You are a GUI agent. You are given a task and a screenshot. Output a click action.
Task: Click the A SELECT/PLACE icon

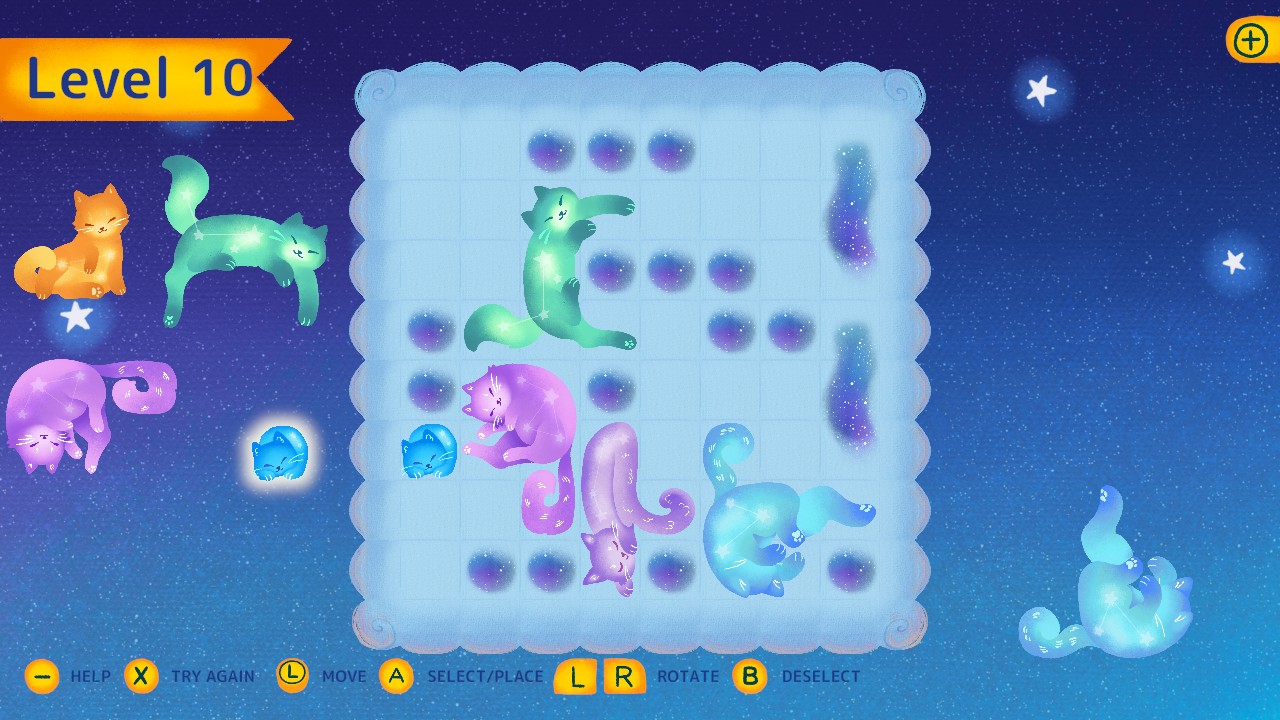(397, 676)
